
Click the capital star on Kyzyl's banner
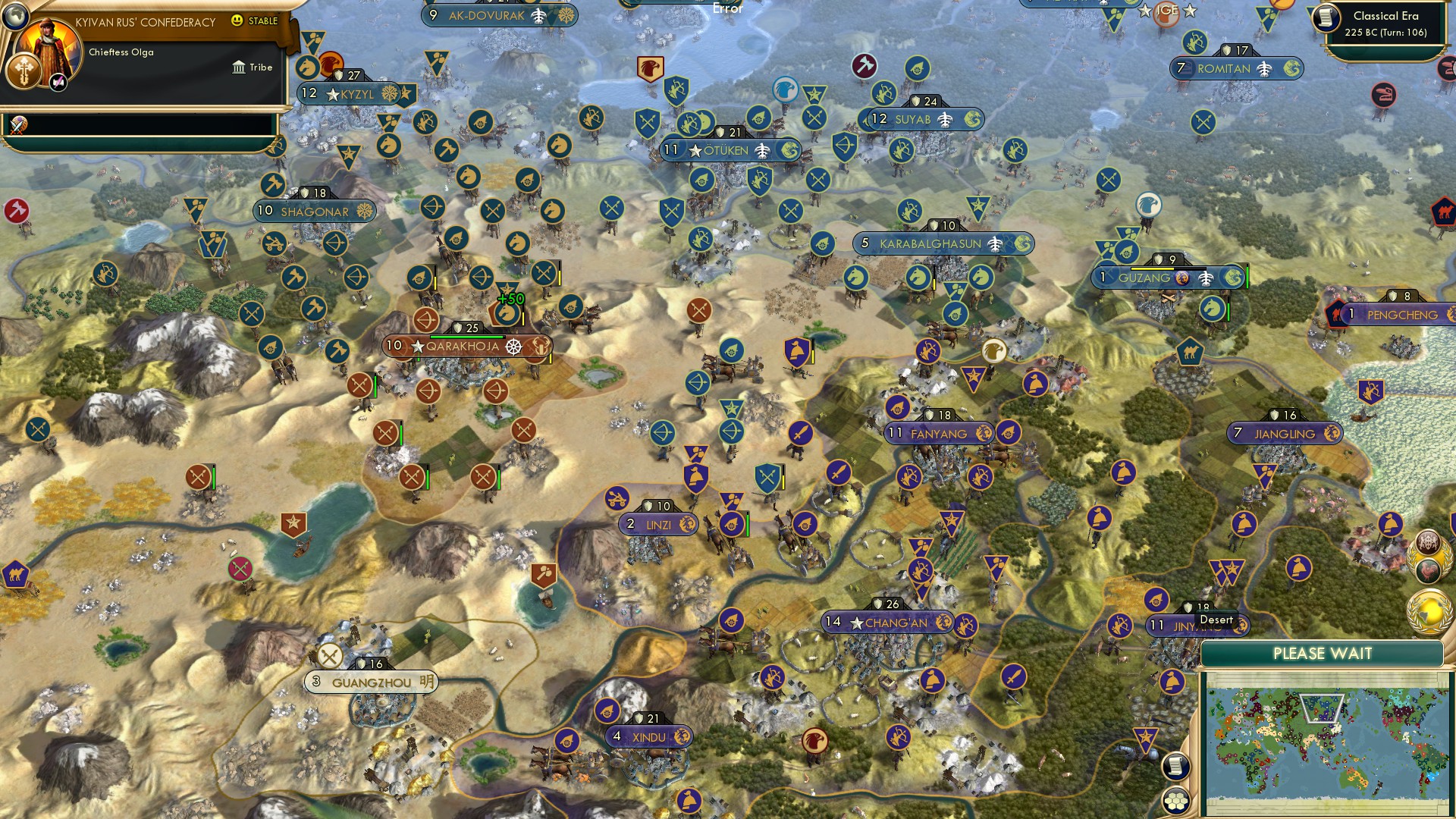(331, 93)
